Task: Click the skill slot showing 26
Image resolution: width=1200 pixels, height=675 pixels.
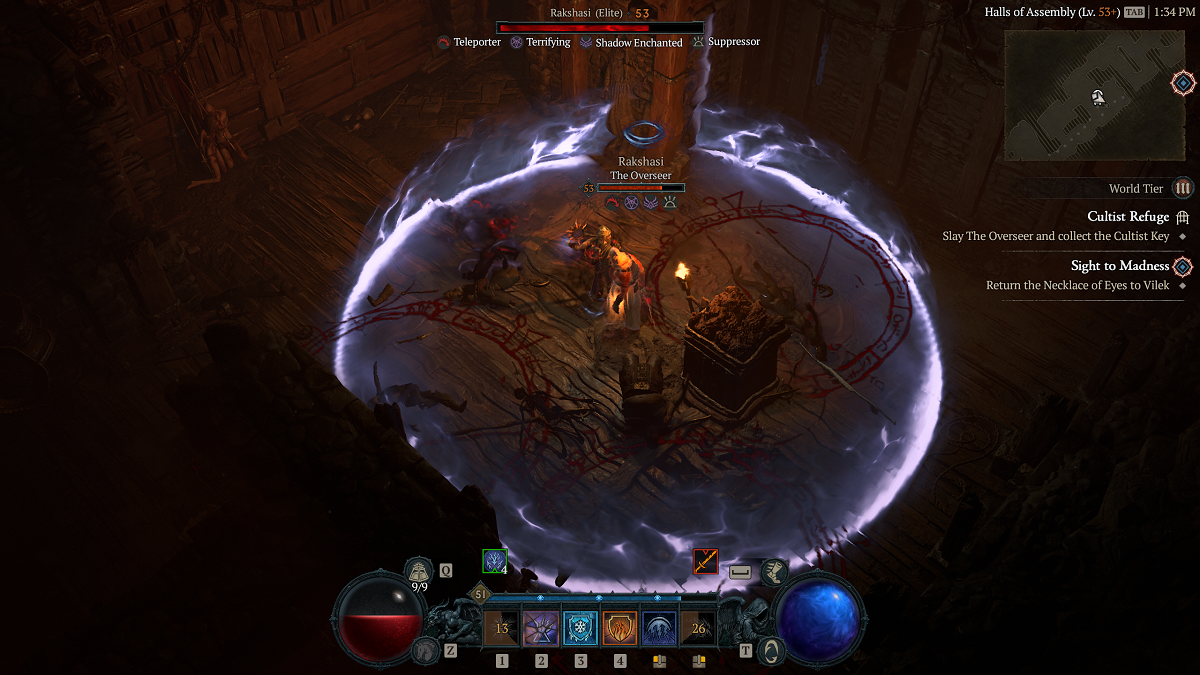Action: pyautogui.click(x=698, y=629)
